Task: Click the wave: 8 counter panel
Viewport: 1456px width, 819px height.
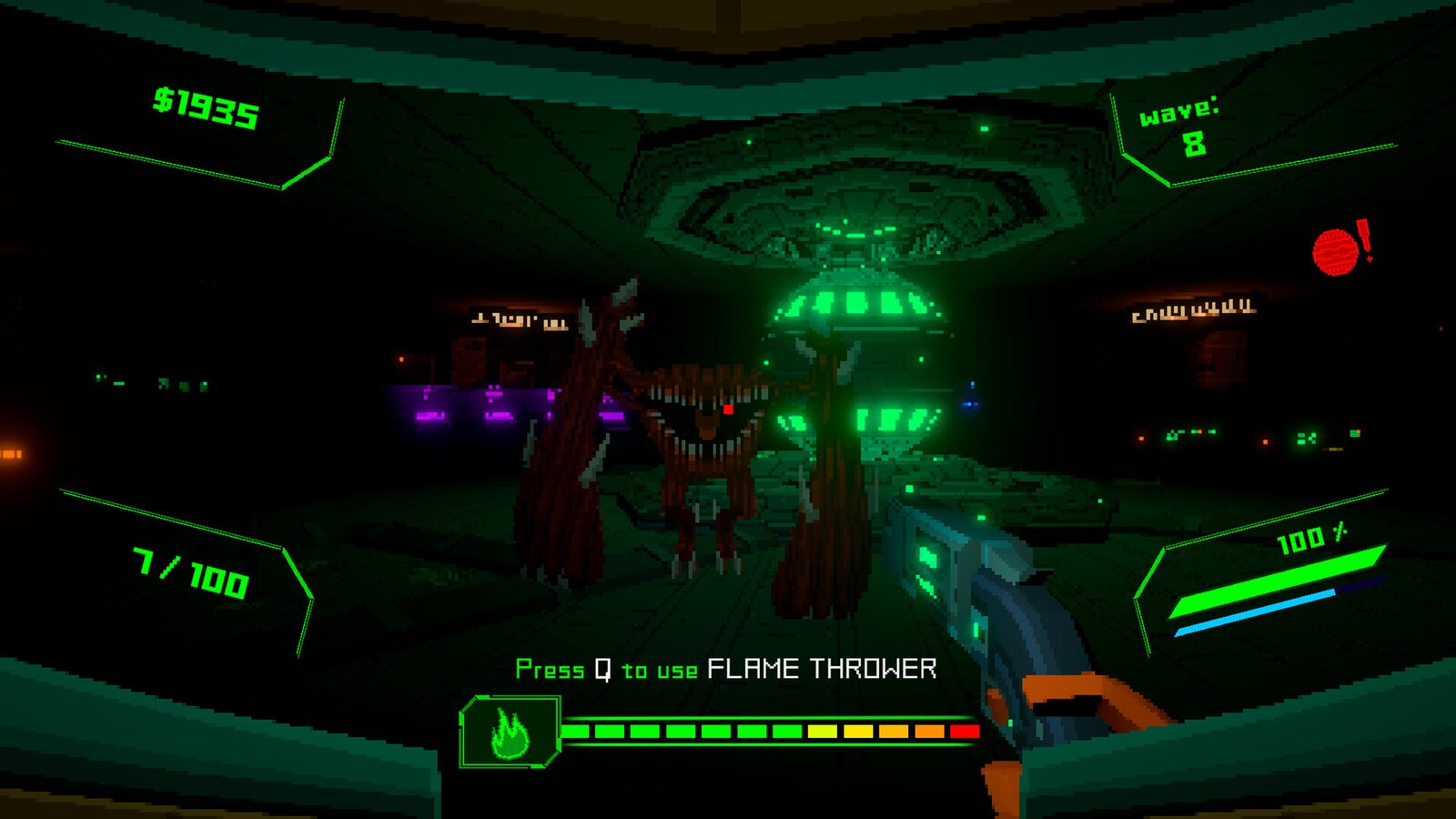Action: [1188, 126]
